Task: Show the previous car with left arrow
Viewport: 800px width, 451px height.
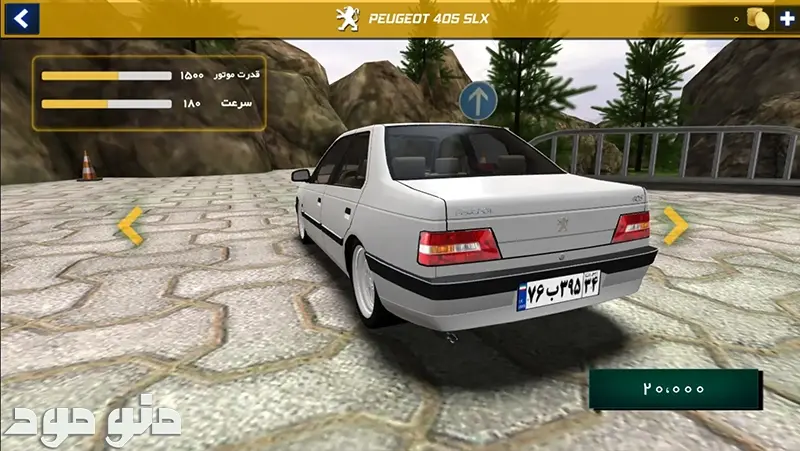Action: 131,226
